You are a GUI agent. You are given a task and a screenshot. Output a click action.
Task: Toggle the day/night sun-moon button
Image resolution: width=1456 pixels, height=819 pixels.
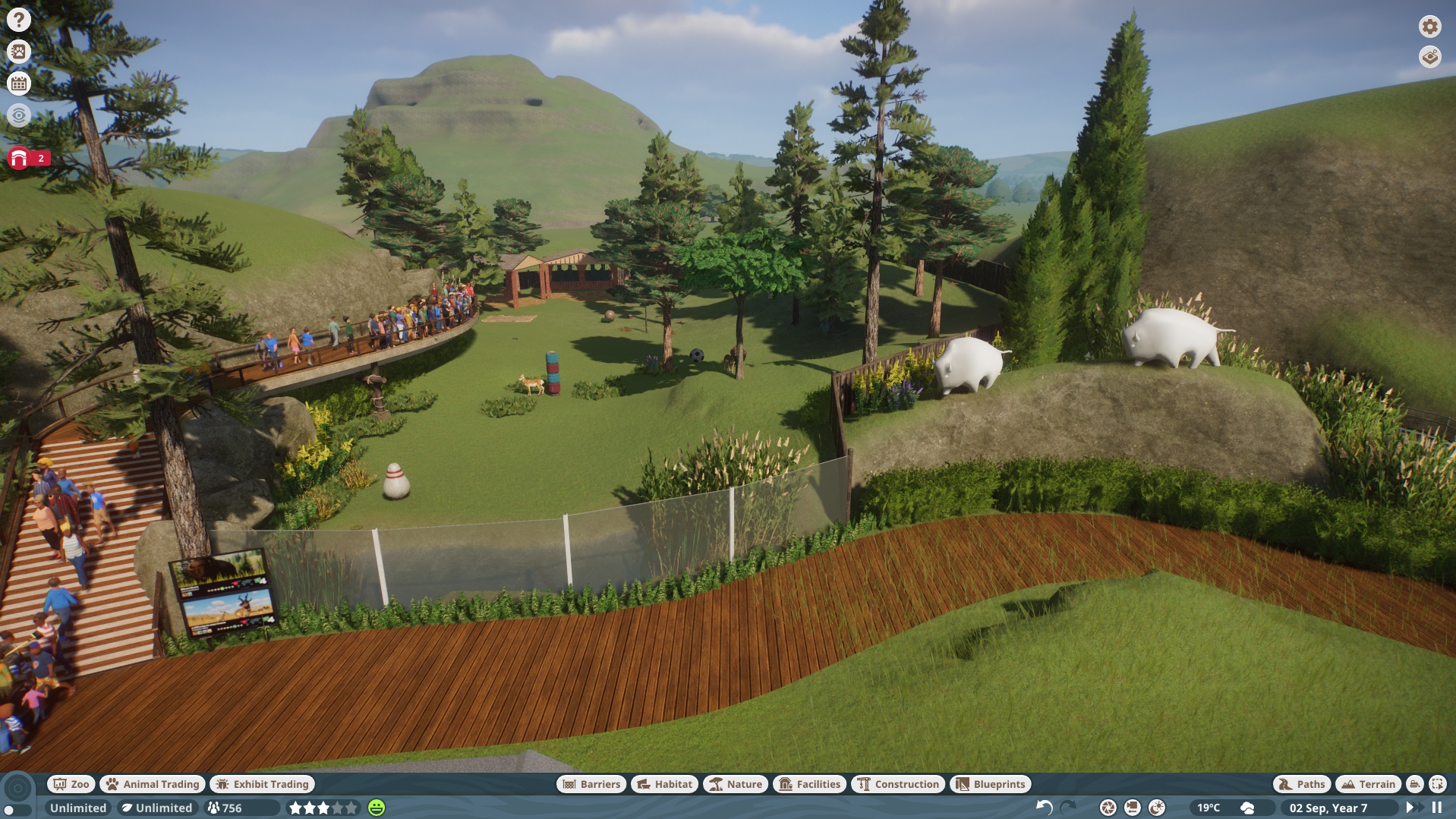pos(1156,808)
